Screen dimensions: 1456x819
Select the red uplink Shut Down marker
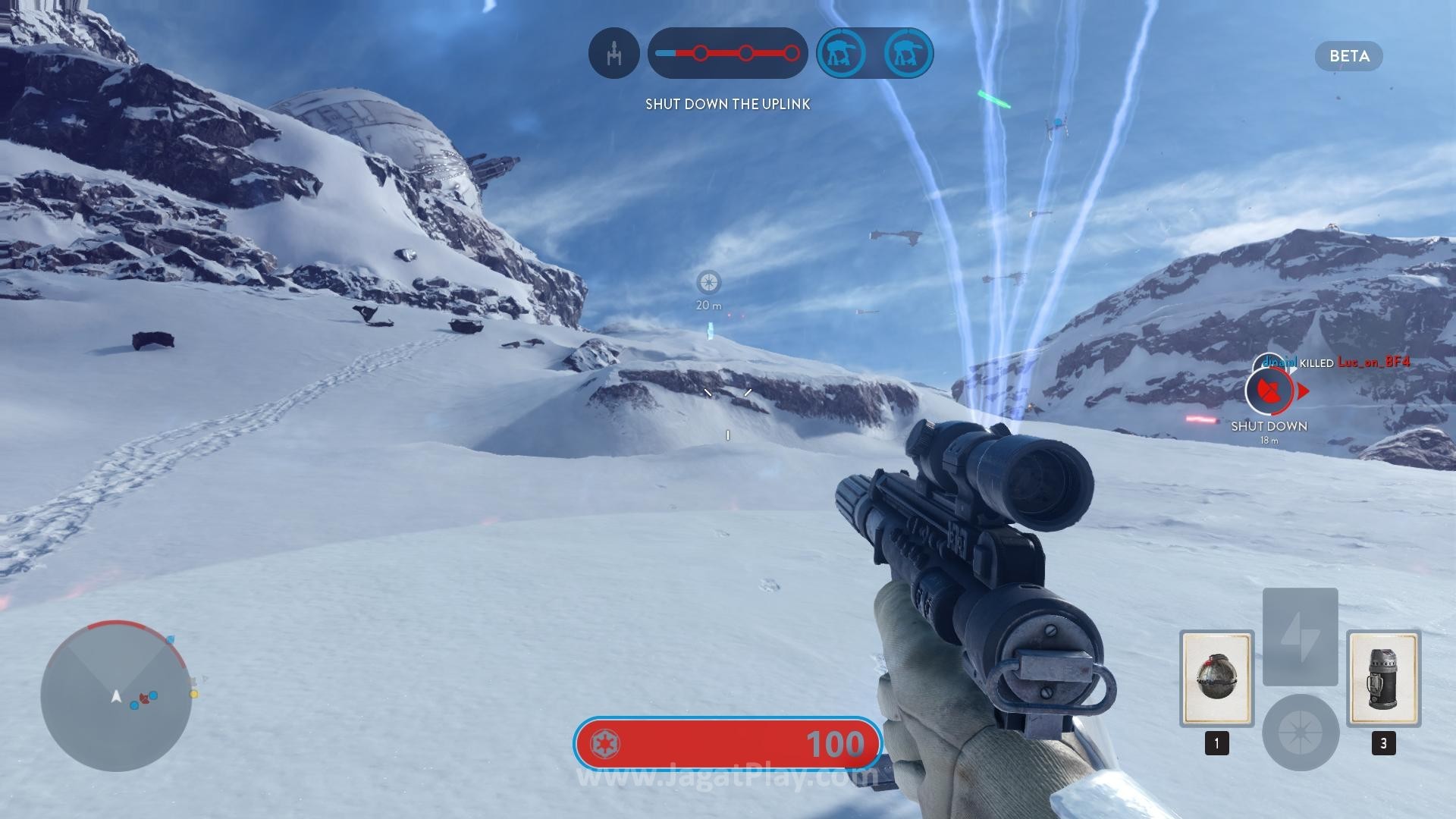tap(1270, 391)
